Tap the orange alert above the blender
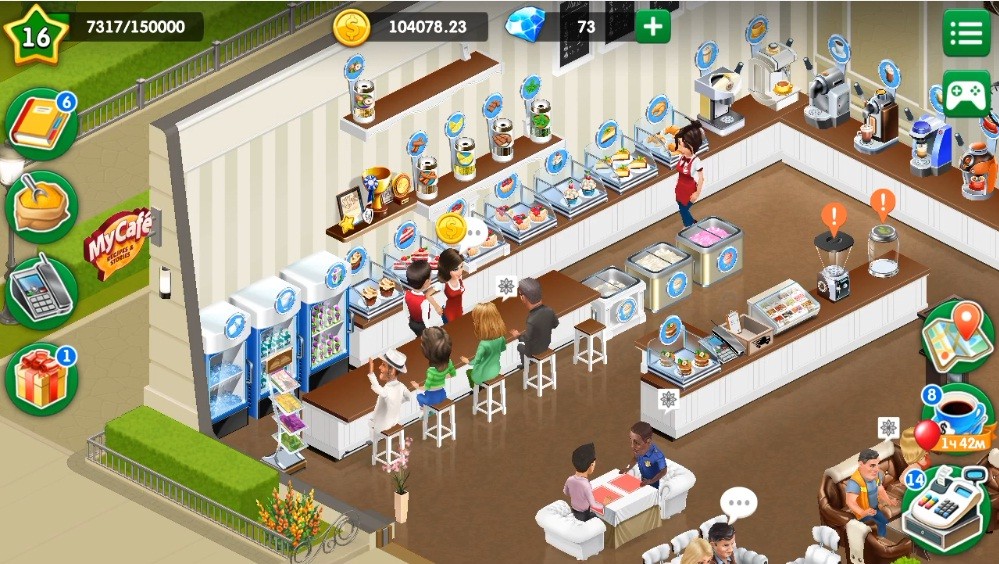 [833, 216]
